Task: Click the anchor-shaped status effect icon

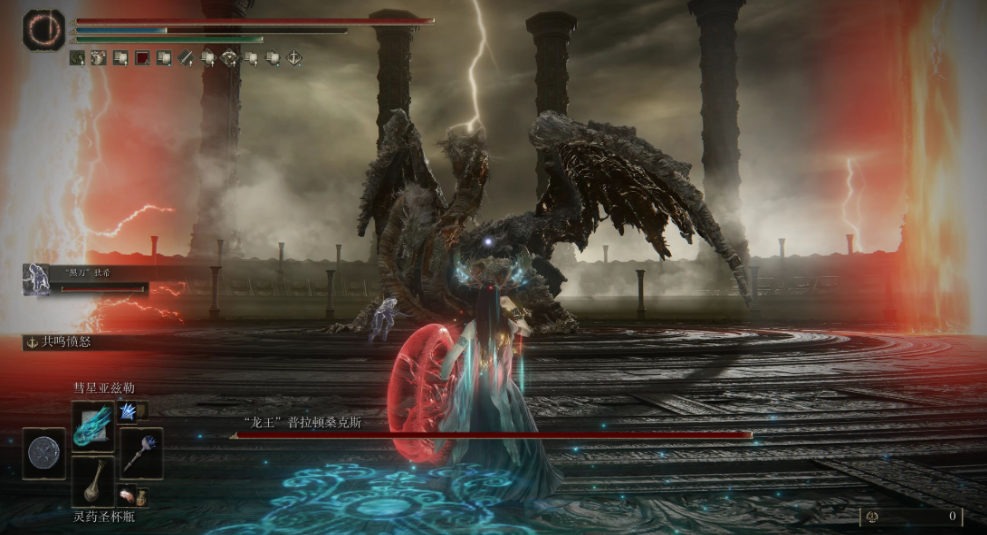Action: tap(32, 342)
